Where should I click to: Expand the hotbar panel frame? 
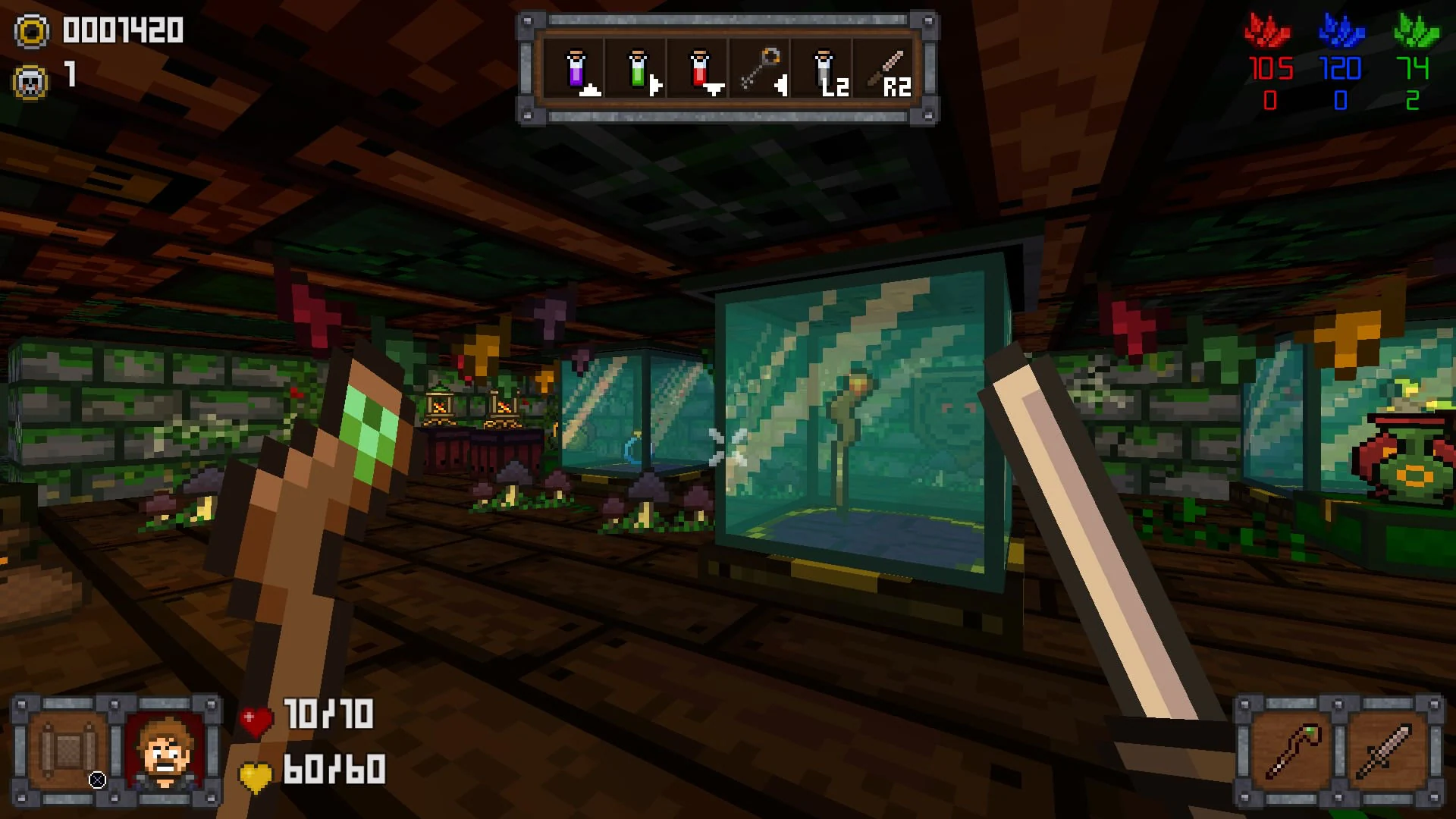(x=724, y=64)
